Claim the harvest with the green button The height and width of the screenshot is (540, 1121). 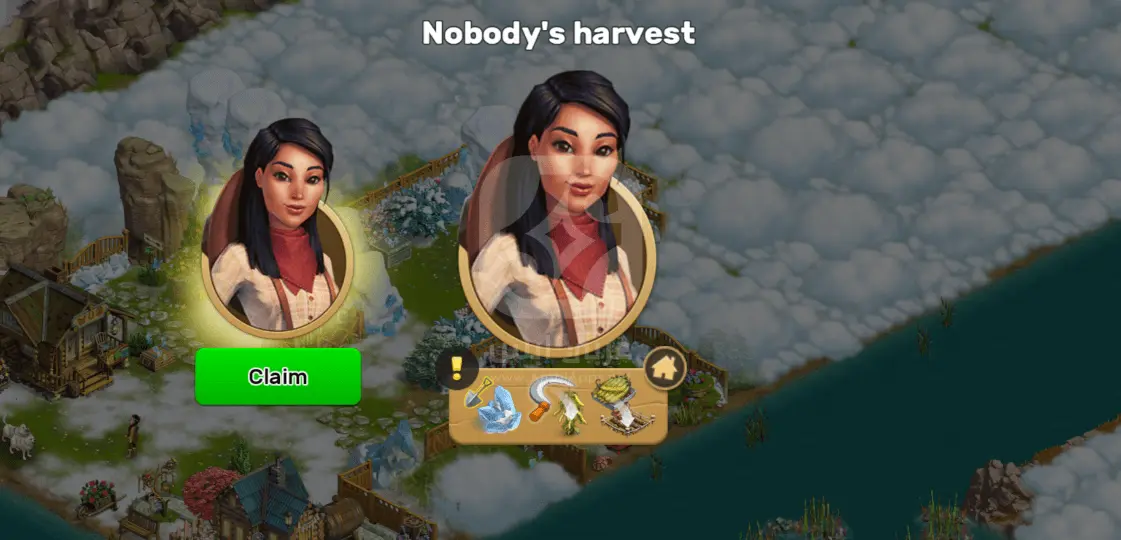click(278, 377)
